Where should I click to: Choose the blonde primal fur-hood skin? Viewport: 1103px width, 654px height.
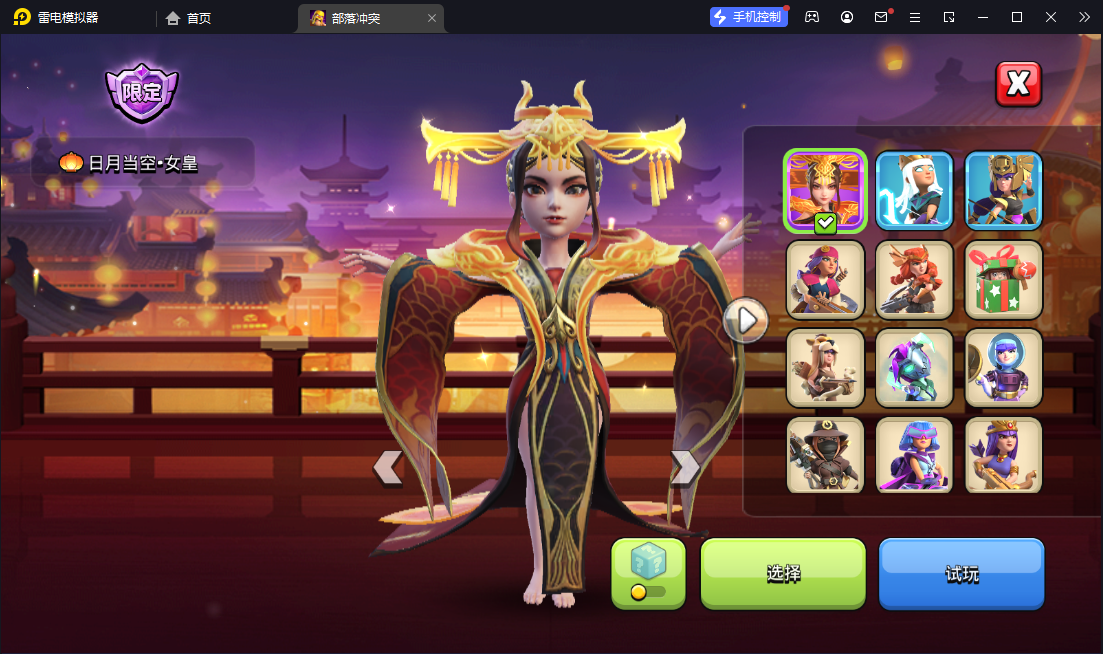coord(825,367)
